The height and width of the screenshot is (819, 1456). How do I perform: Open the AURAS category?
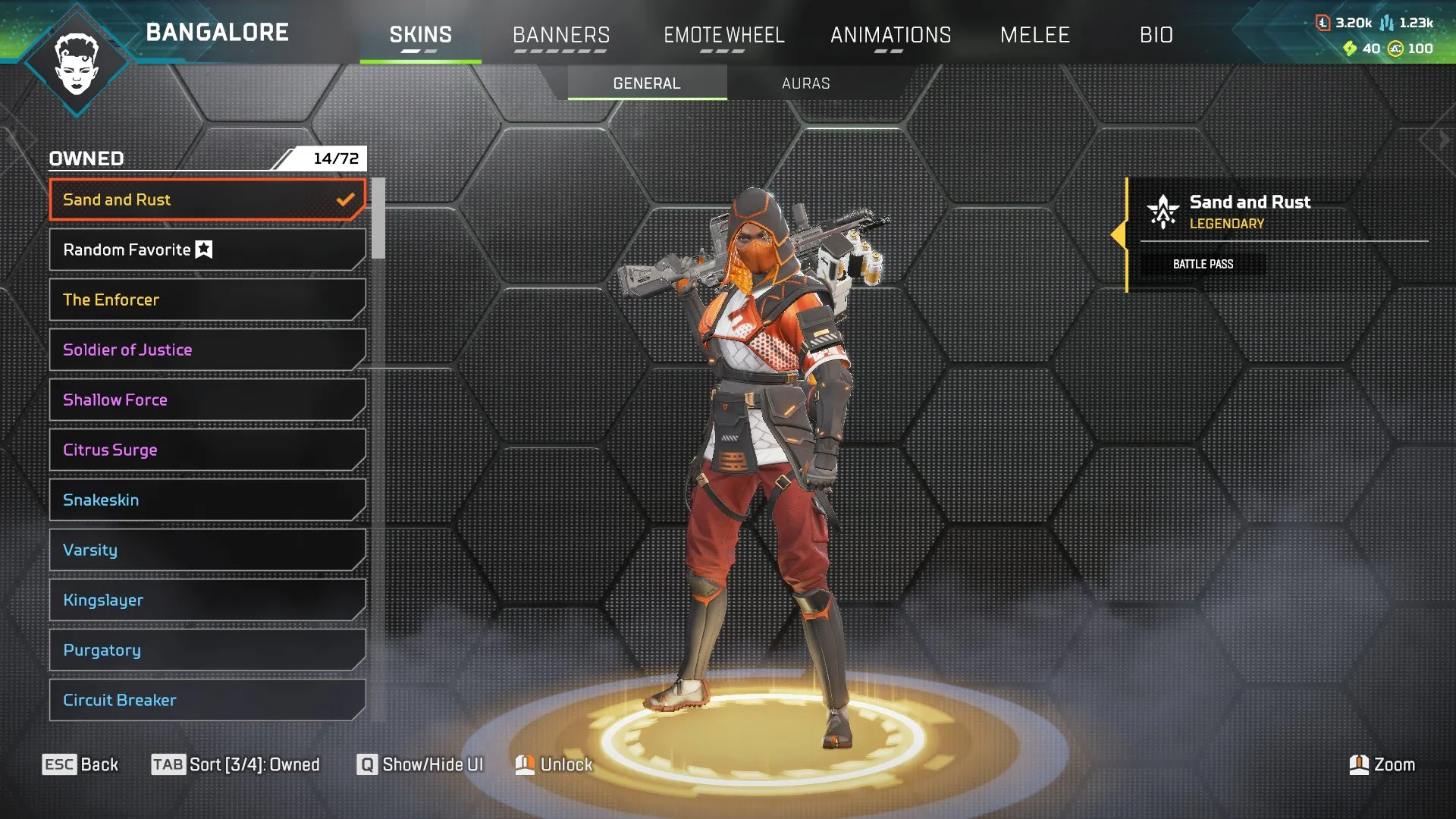(805, 83)
